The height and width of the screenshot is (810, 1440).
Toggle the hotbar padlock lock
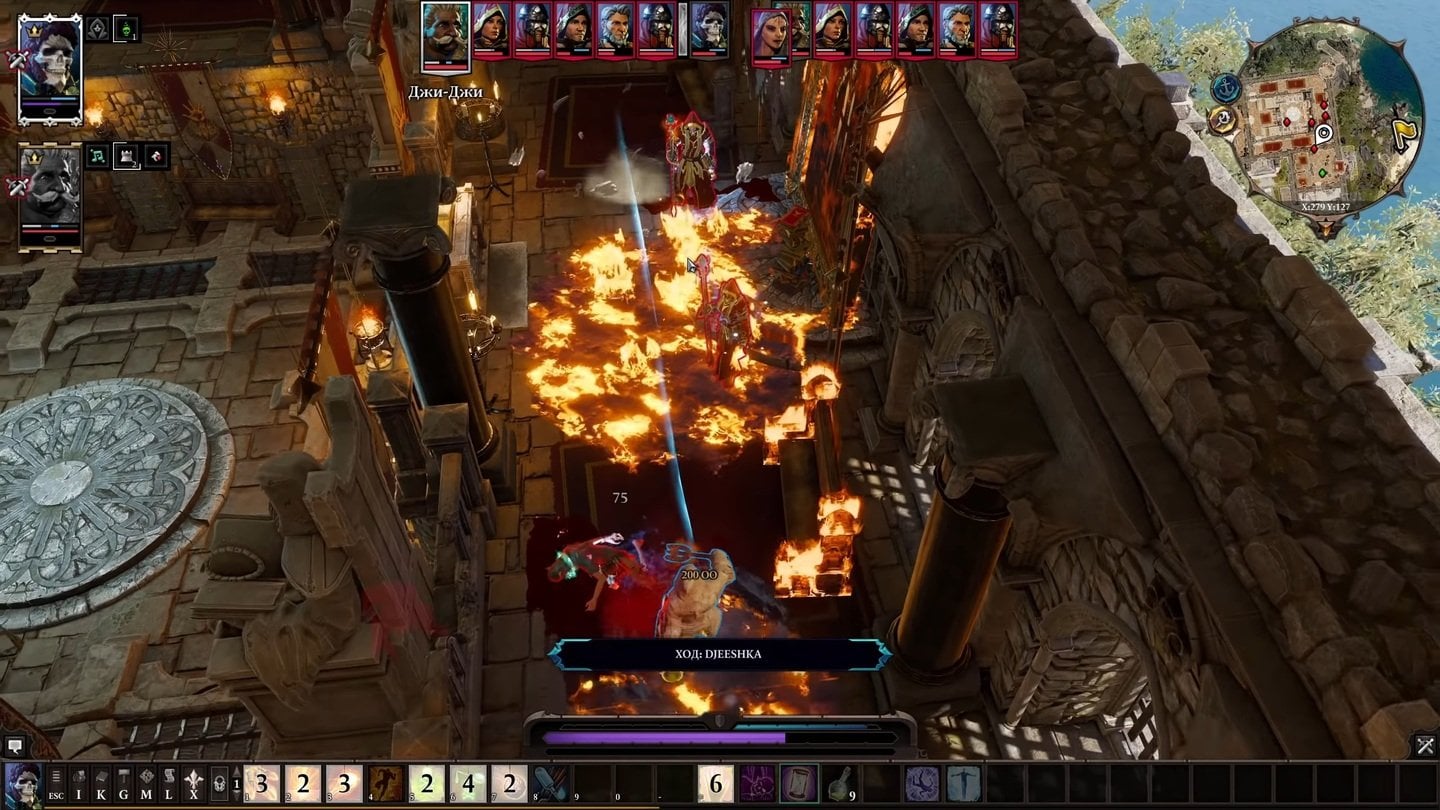pos(219,785)
